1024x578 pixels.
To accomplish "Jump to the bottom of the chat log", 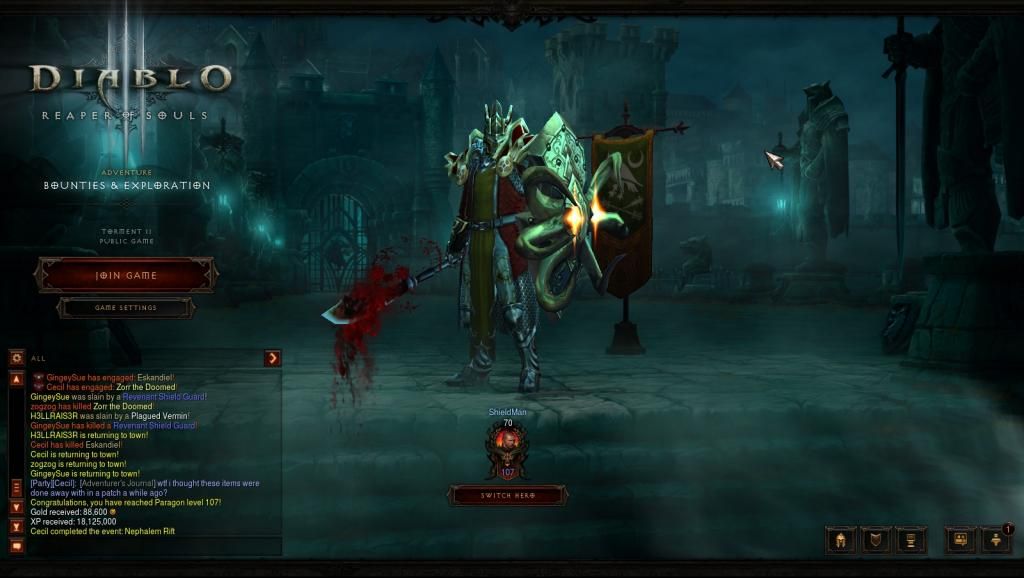I will click(x=16, y=526).
